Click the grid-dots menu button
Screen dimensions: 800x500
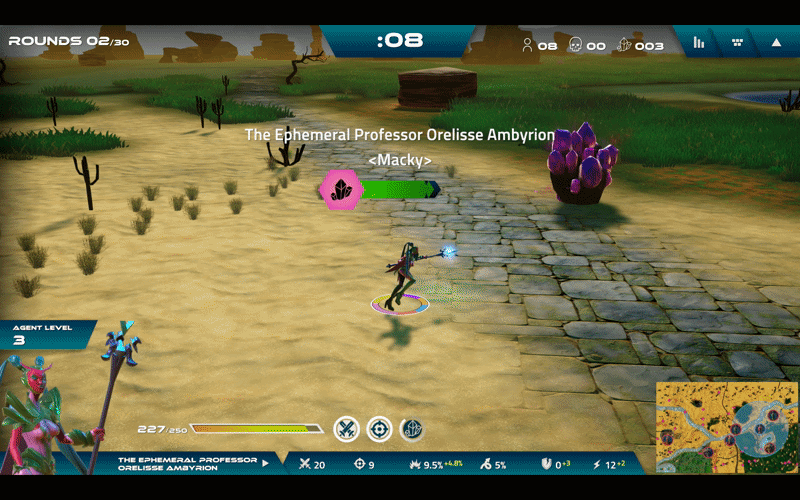[x=738, y=42]
